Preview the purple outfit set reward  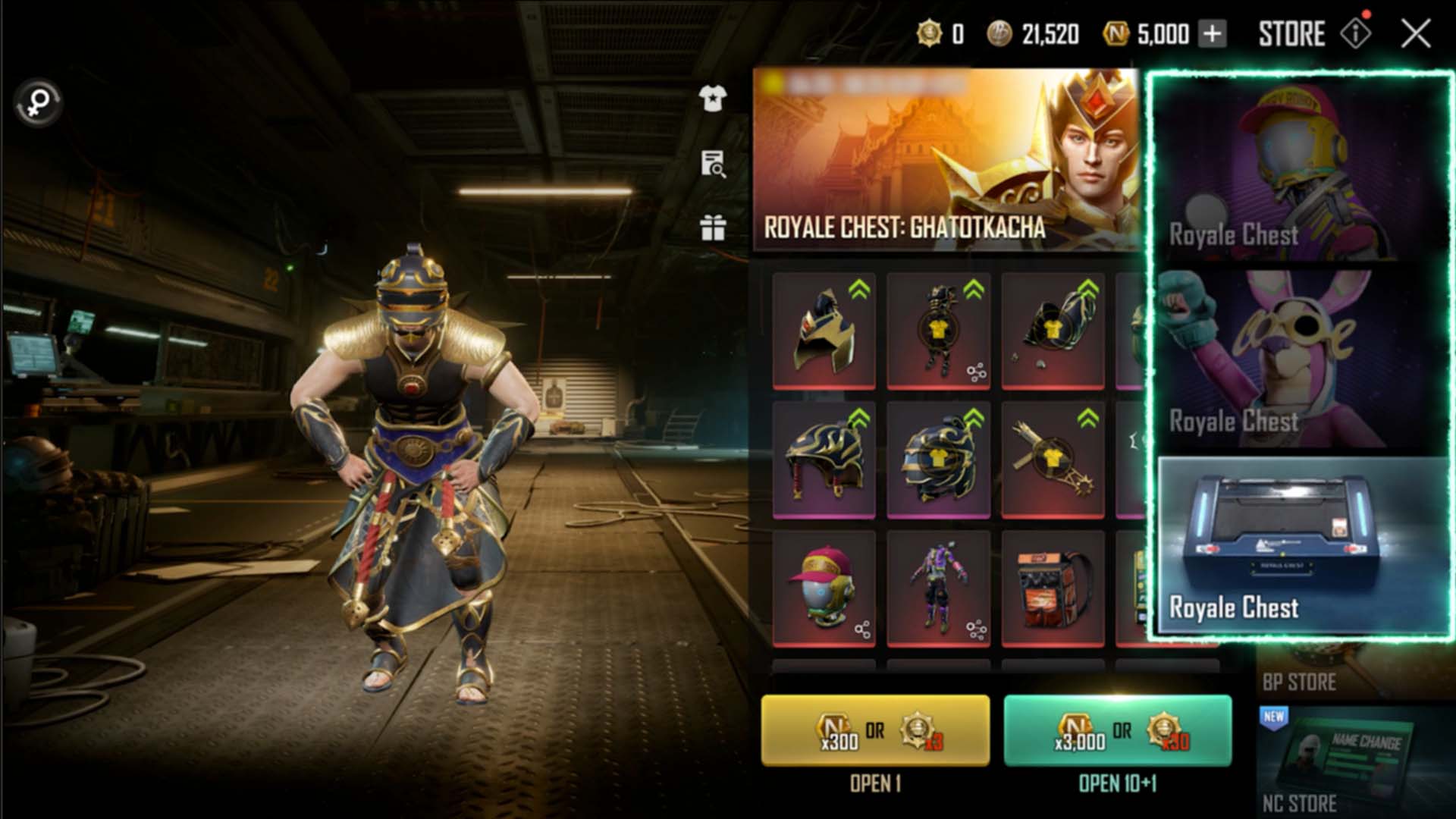tap(938, 589)
